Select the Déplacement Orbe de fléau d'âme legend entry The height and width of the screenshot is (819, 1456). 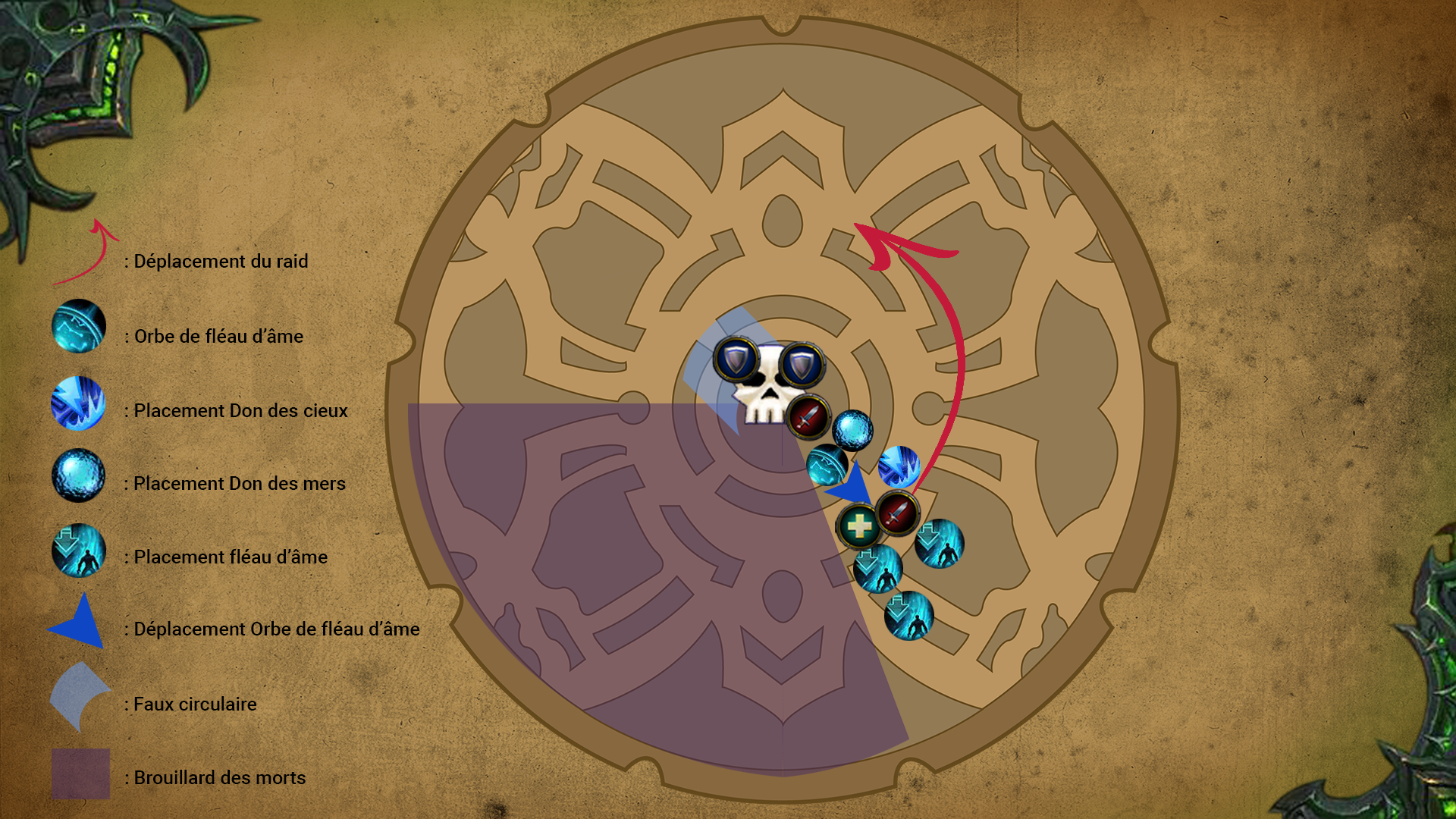click(x=276, y=629)
